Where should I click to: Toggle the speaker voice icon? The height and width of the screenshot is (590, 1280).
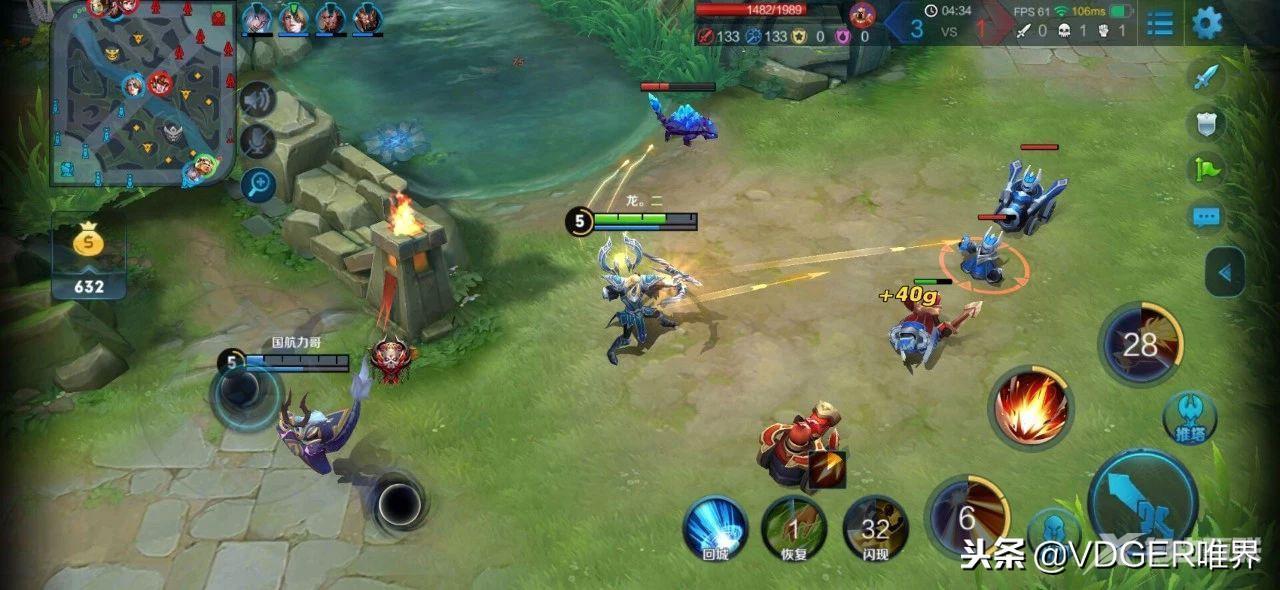click(258, 99)
